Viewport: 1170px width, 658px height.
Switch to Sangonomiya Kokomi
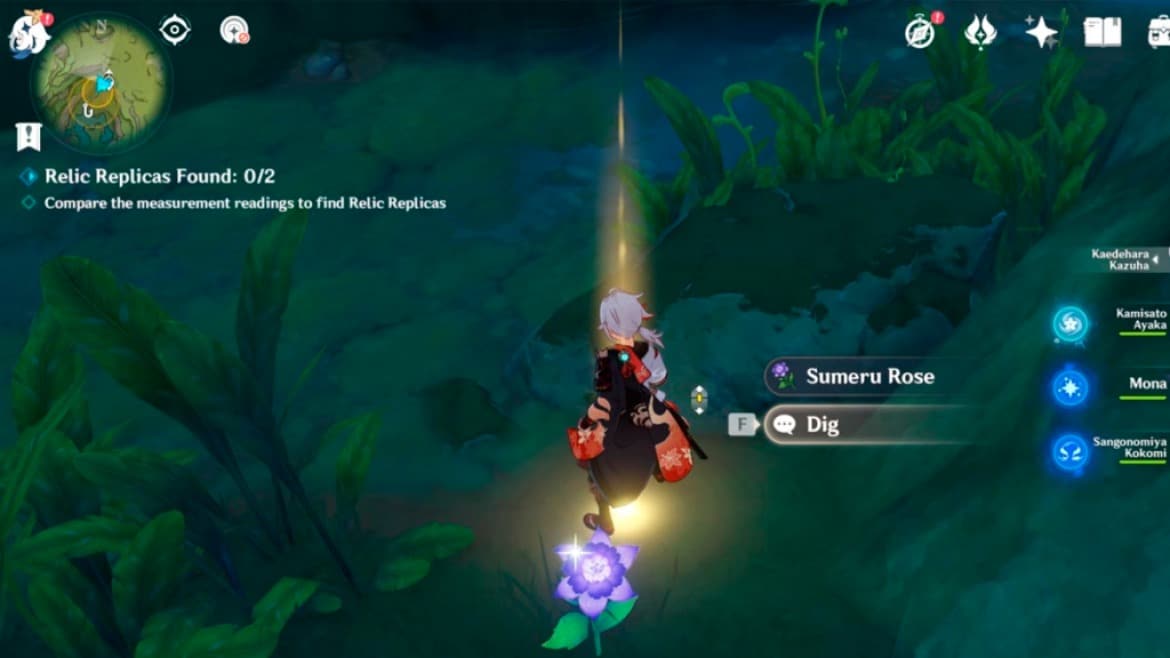point(1070,452)
